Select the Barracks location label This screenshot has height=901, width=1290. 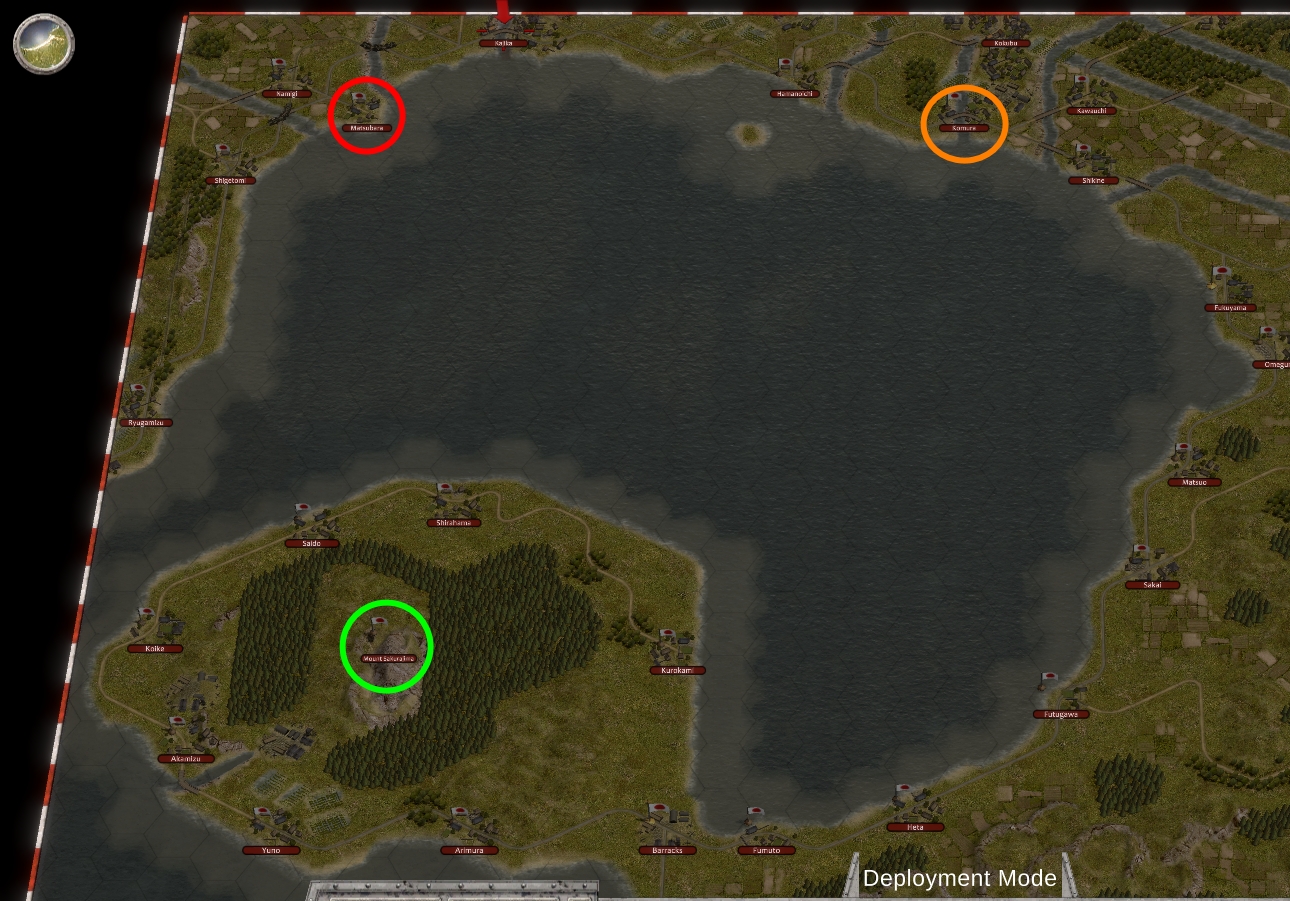[667, 849]
